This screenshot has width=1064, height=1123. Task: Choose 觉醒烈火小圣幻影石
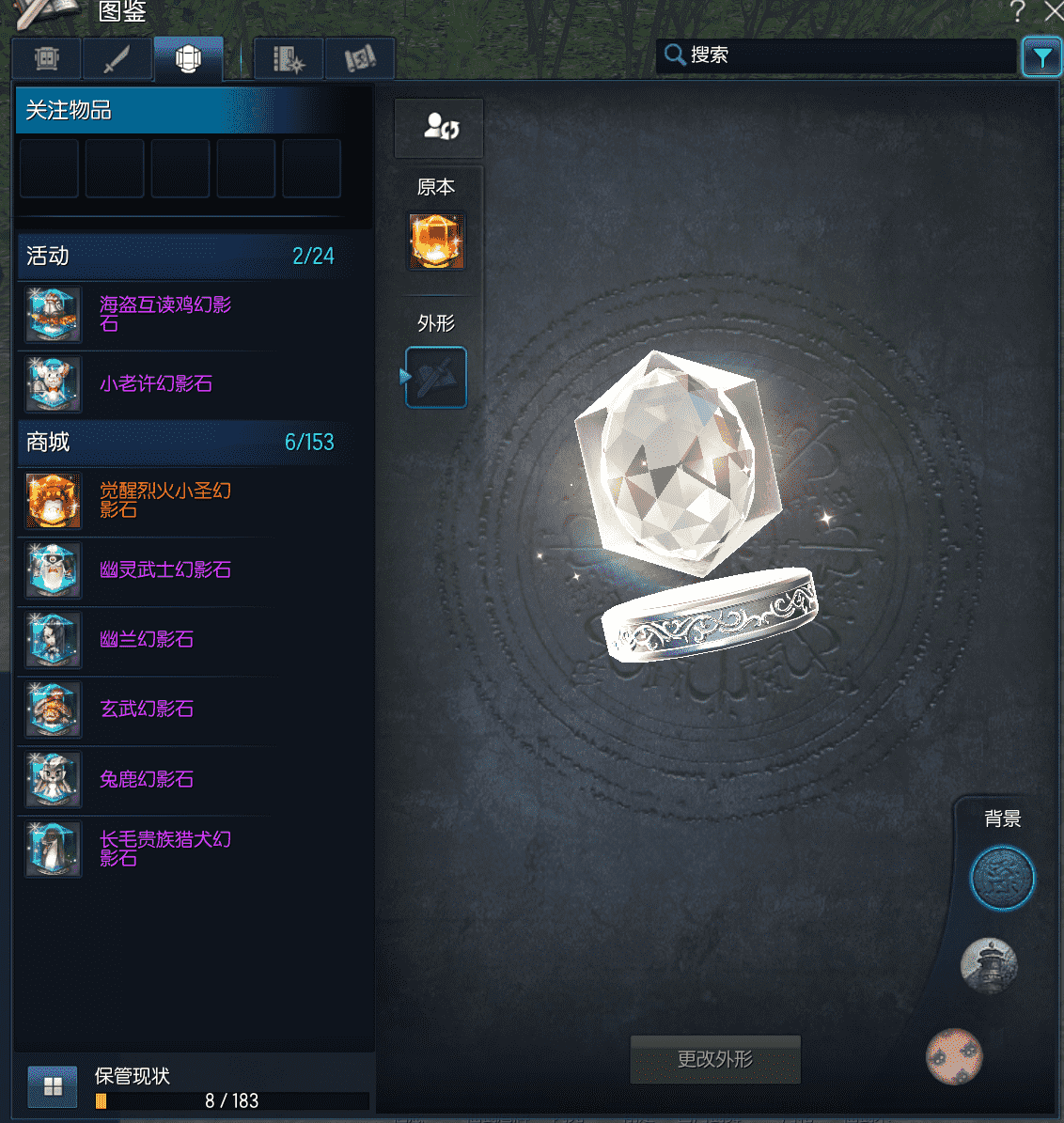(165, 500)
